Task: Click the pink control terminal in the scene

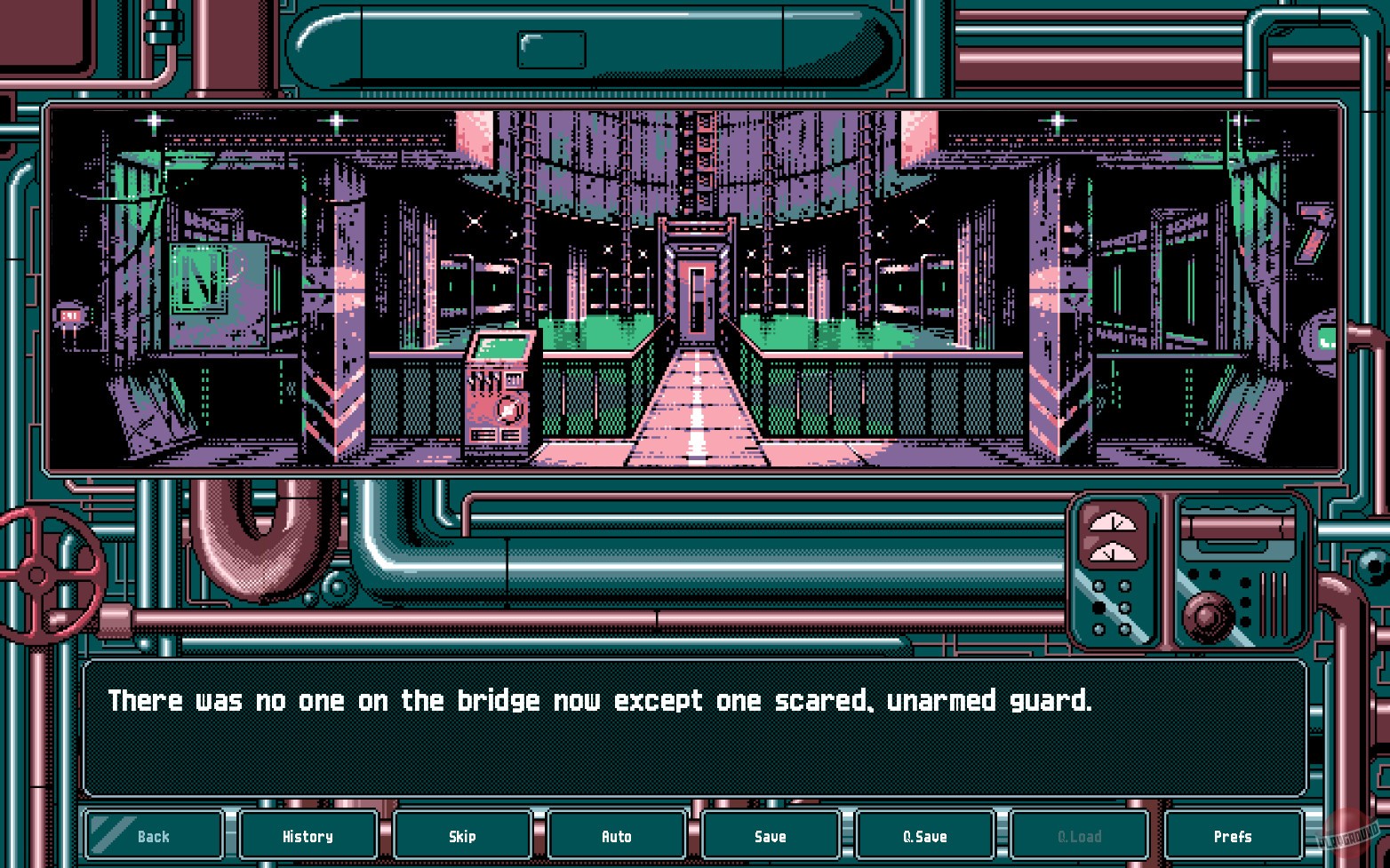Action: 500,391
